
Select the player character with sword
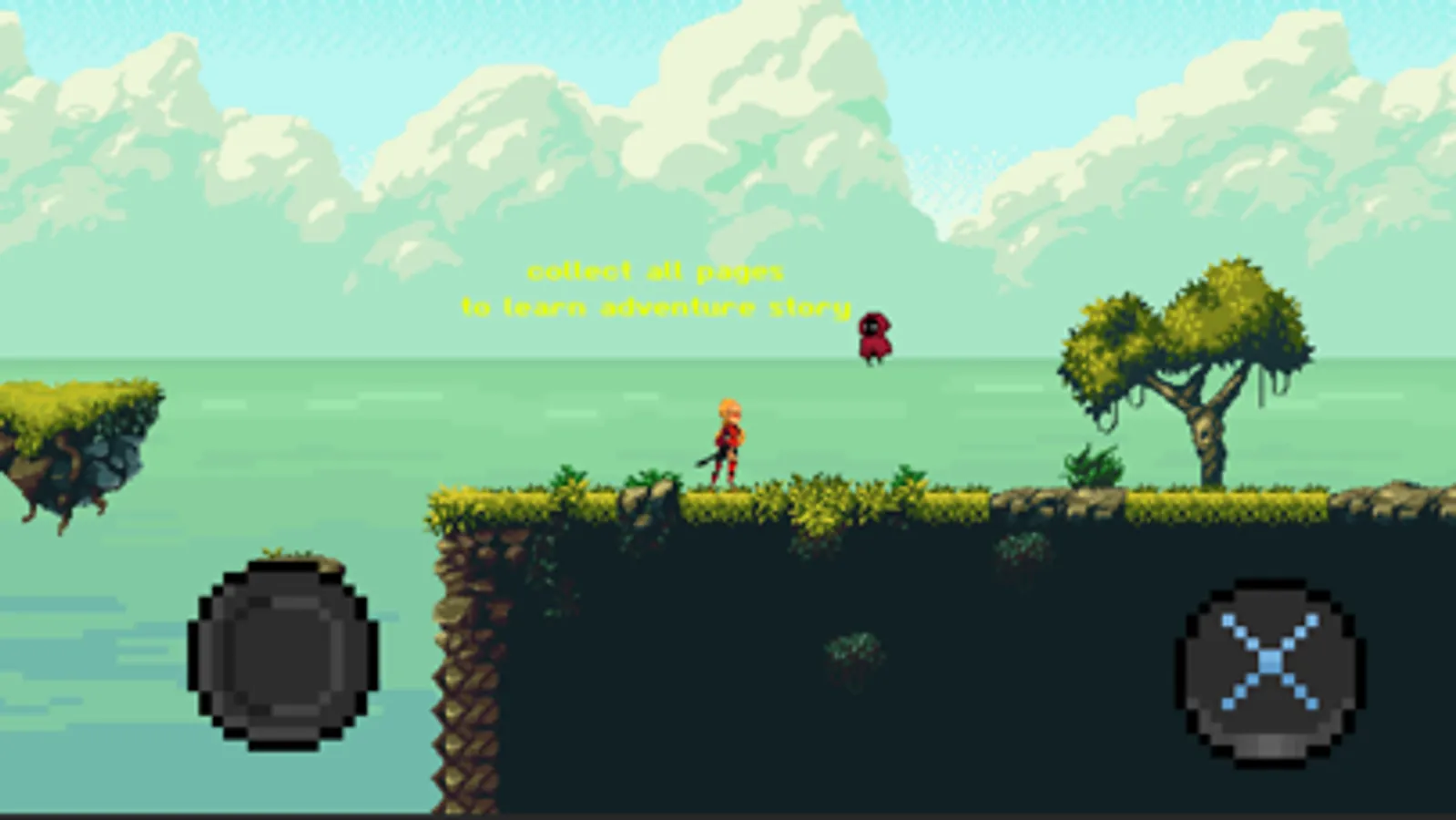(728, 442)
